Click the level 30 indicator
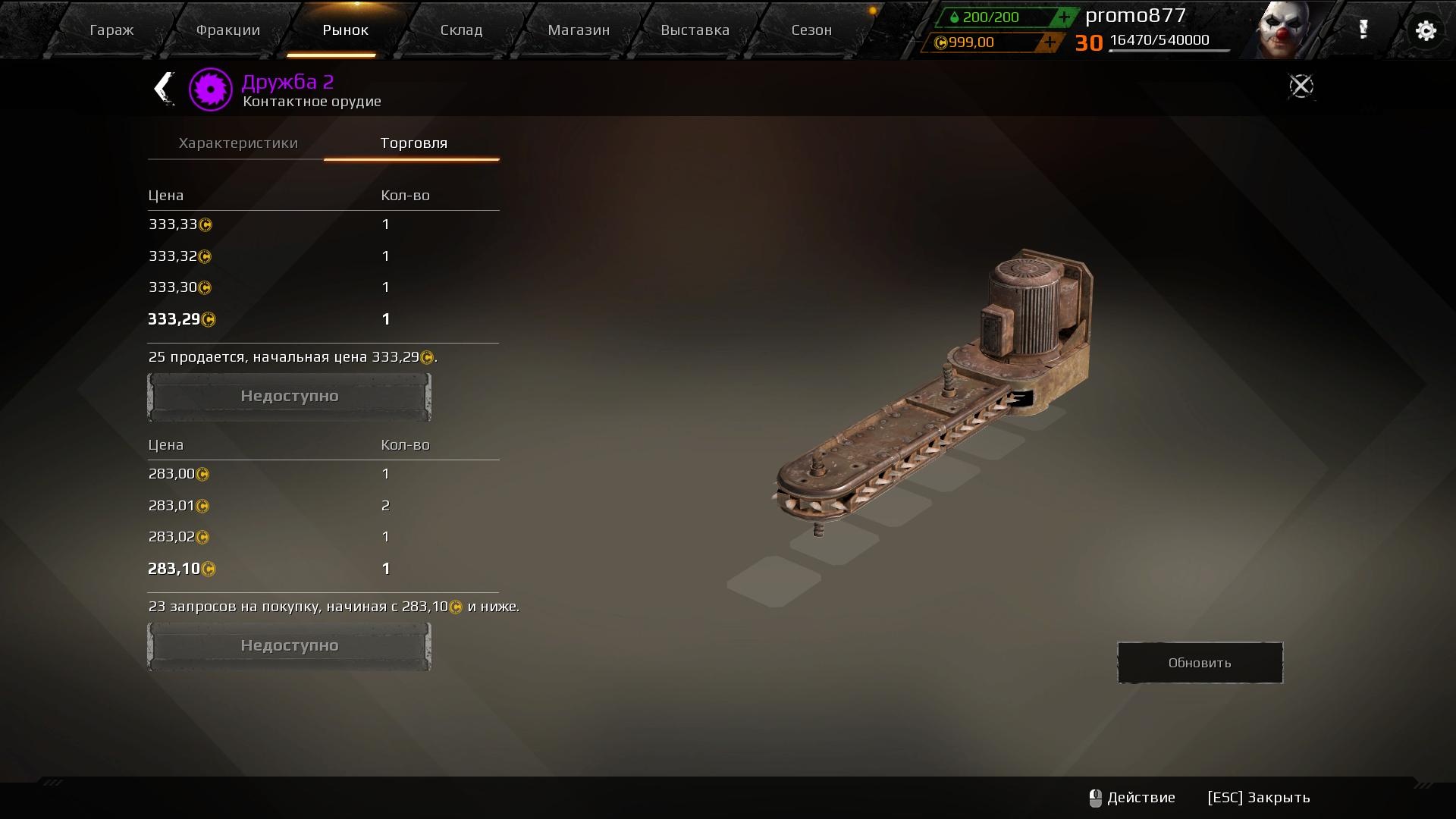 [x=1090, y=42]
